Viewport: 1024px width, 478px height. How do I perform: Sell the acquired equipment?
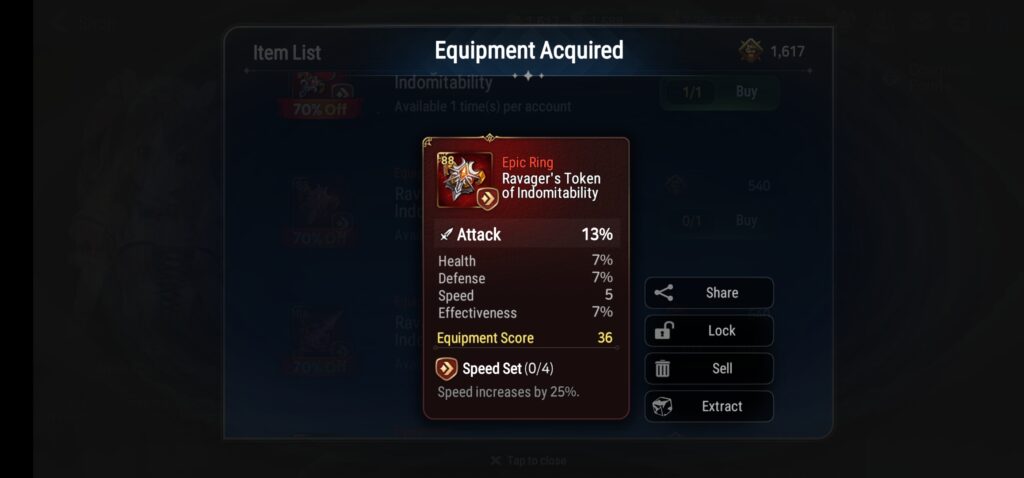[x=709, y=368]
